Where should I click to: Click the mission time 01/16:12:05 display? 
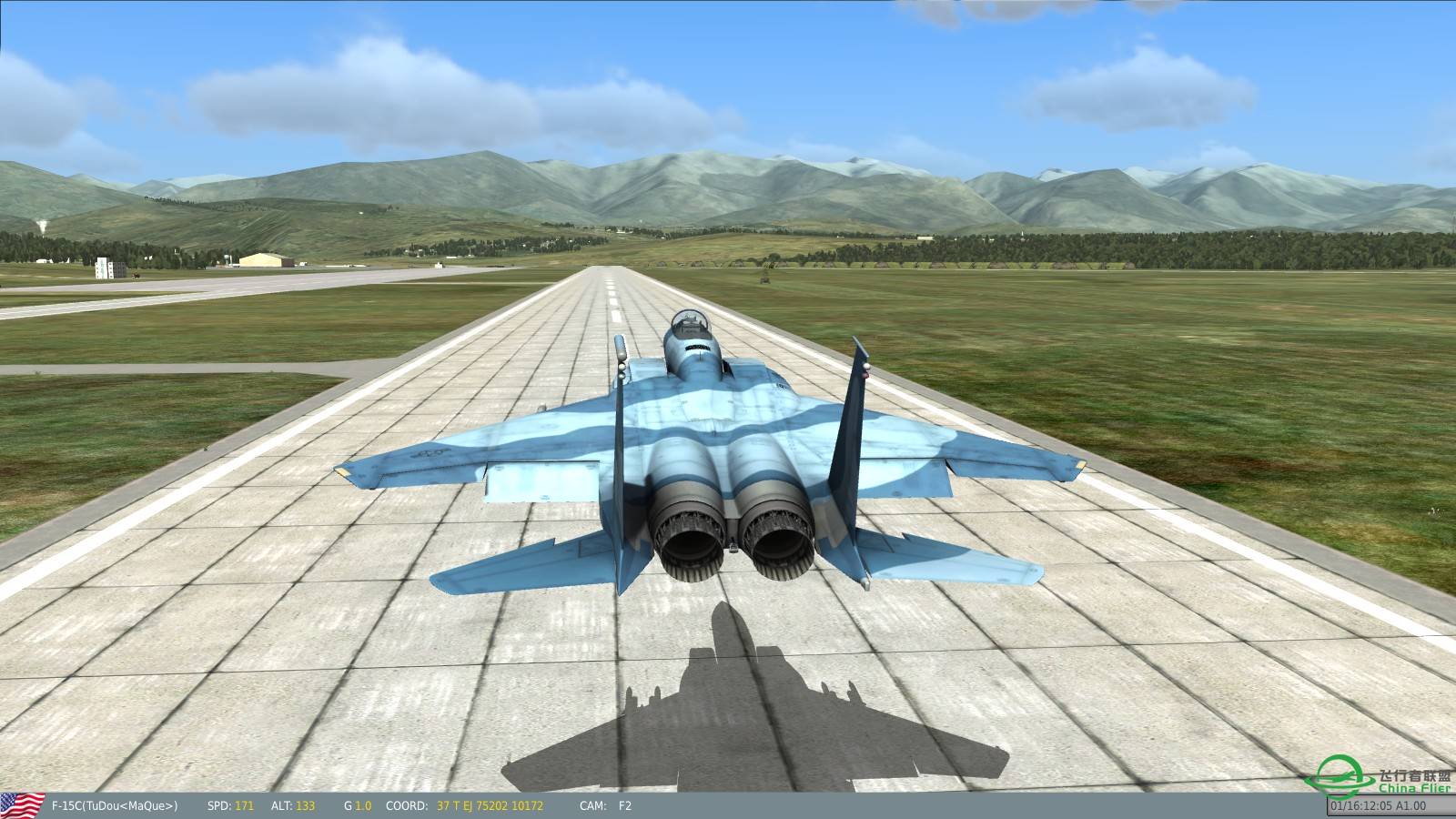[1364, 805]
